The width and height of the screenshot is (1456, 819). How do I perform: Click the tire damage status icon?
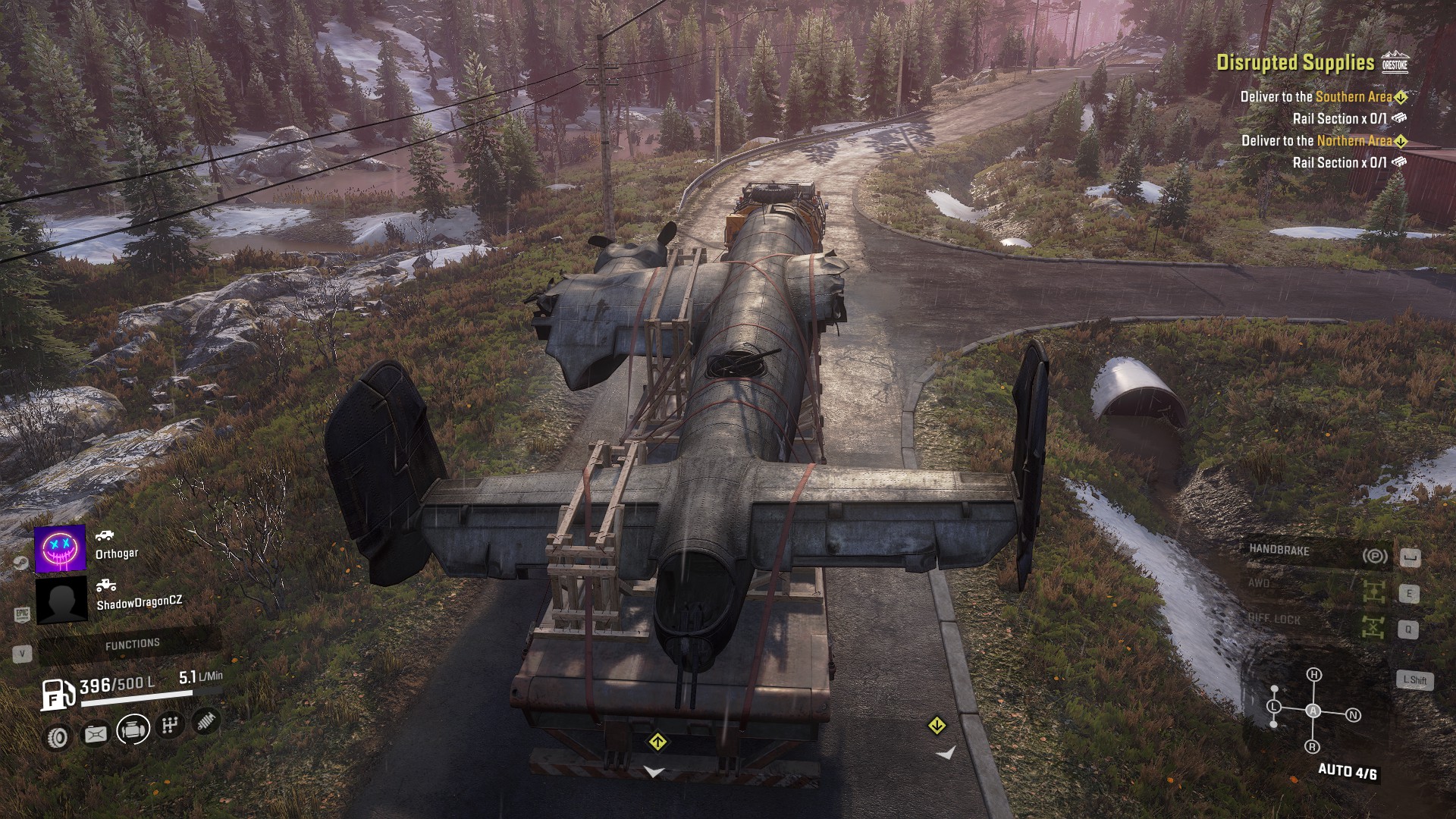coord(58,736)
